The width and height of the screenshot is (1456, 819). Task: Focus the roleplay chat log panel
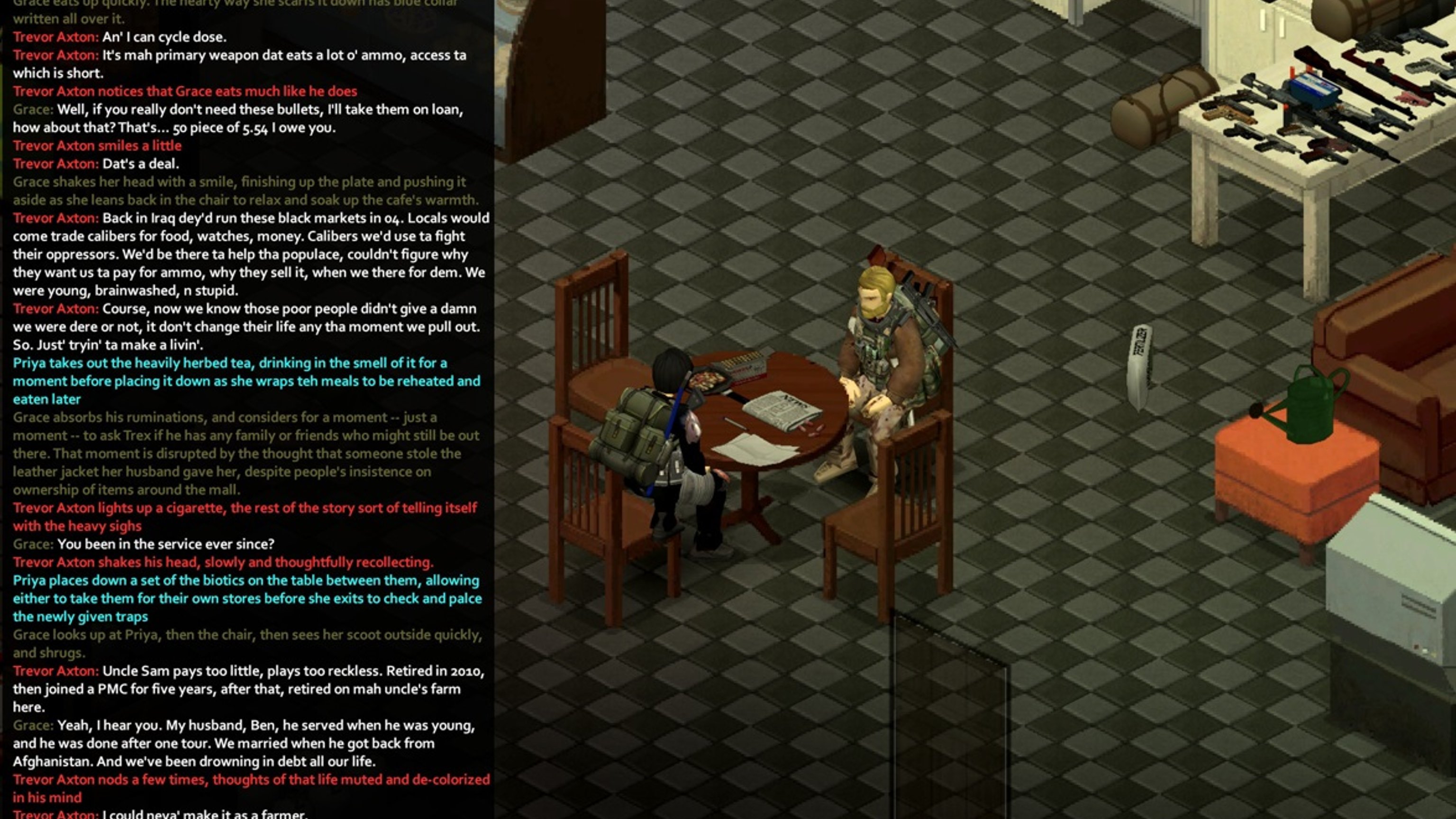click(247, 409)
